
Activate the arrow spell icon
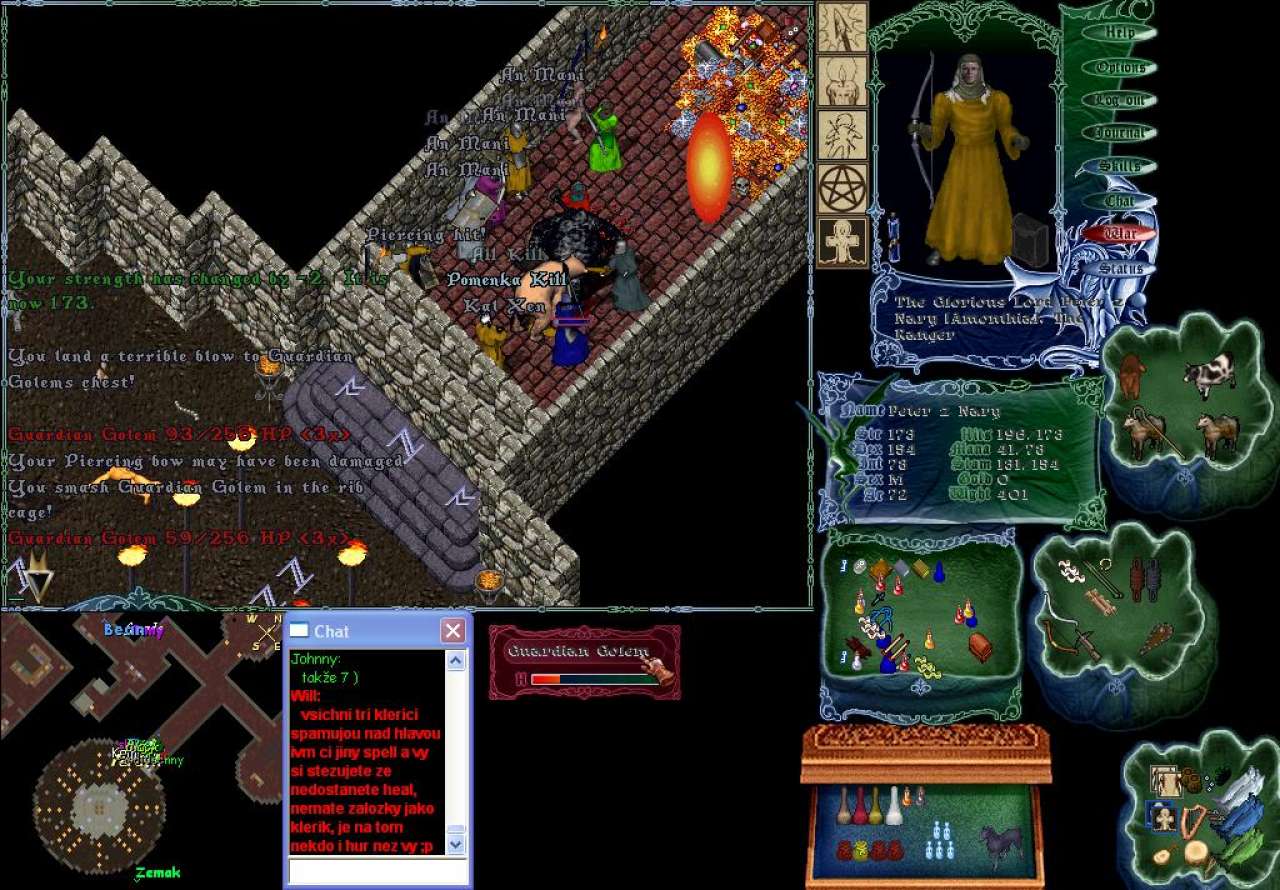click(842, 27)
